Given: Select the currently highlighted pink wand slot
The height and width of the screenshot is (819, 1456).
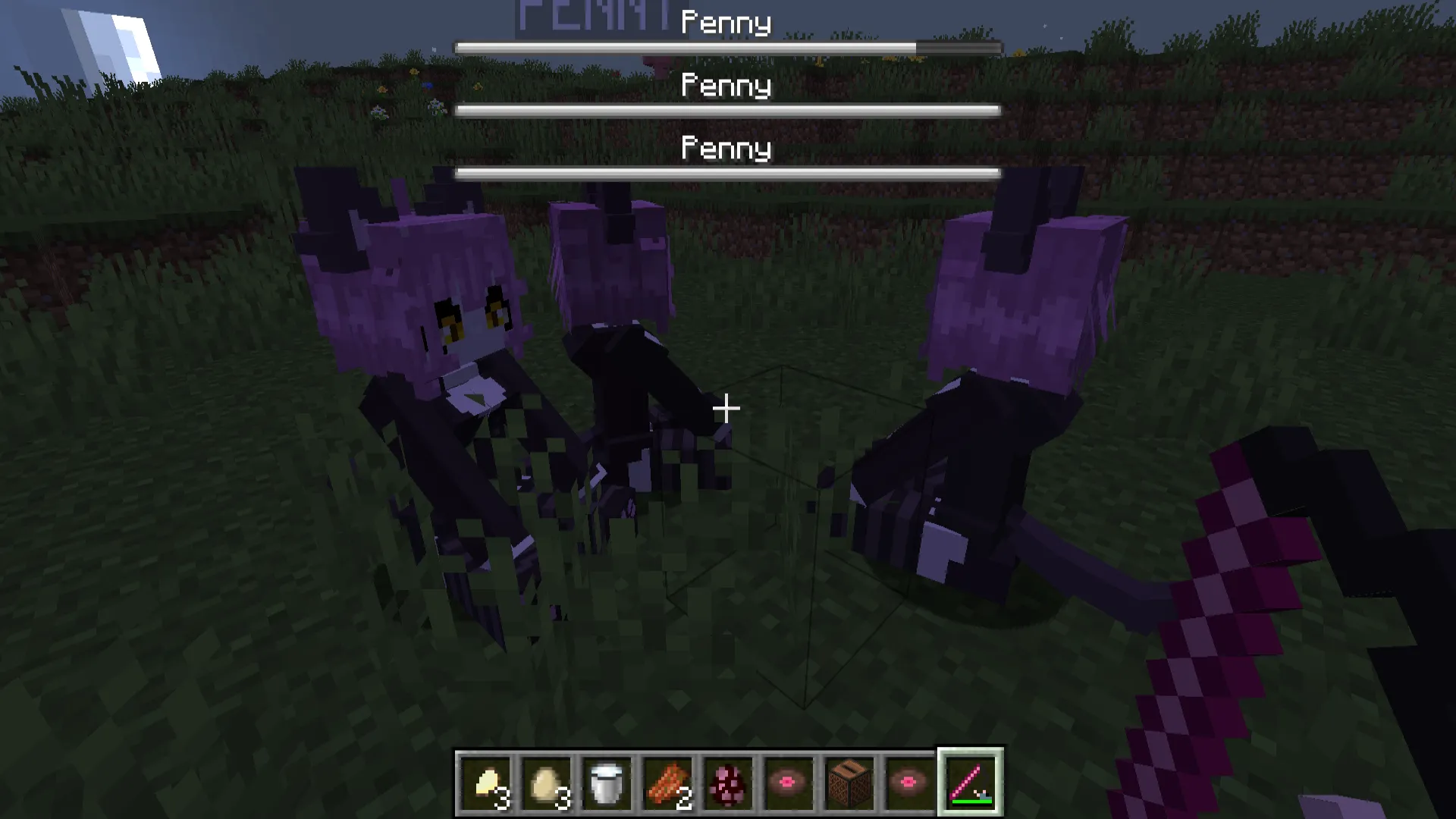Looking at the screenshot, I should (971, 781).
